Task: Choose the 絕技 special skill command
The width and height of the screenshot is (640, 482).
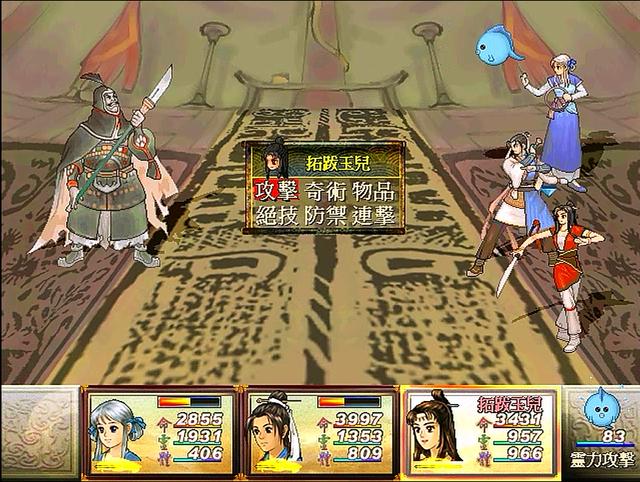Action: (275, 216)
